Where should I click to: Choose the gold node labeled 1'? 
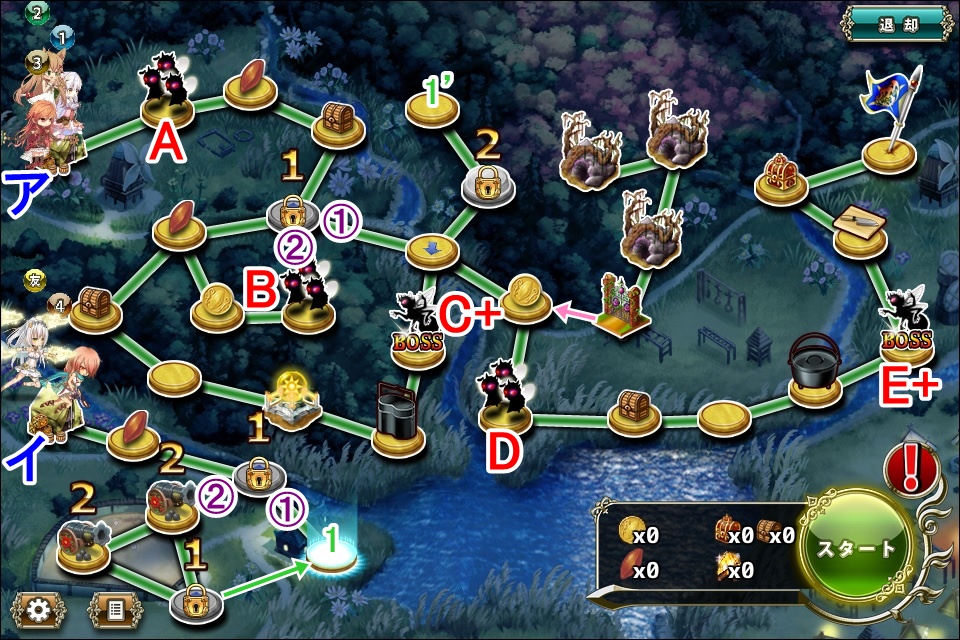click(432, 110)
